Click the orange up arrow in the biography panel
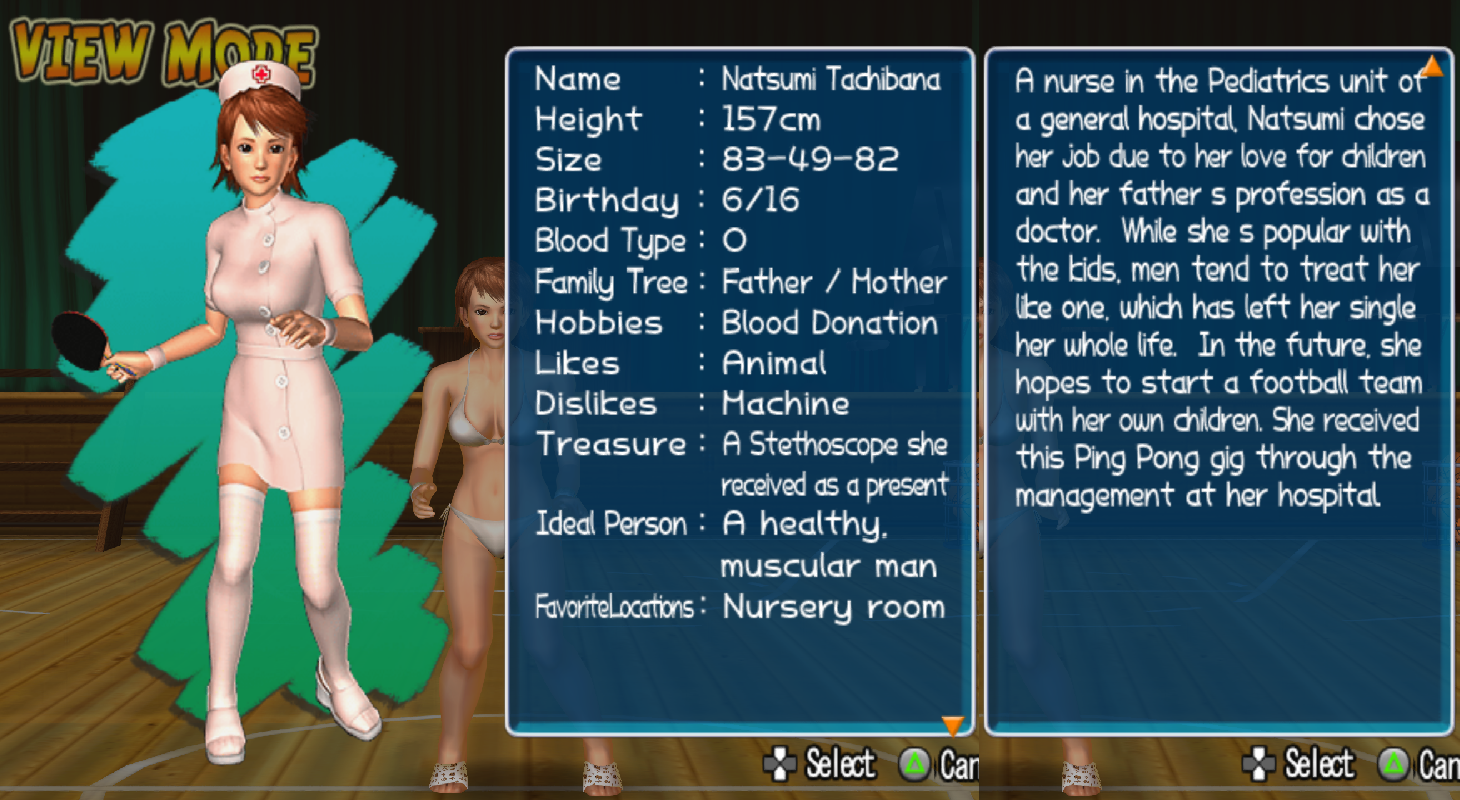Screen dimensions: 1460x800 pyautogui.click(x=1432, y=66)
